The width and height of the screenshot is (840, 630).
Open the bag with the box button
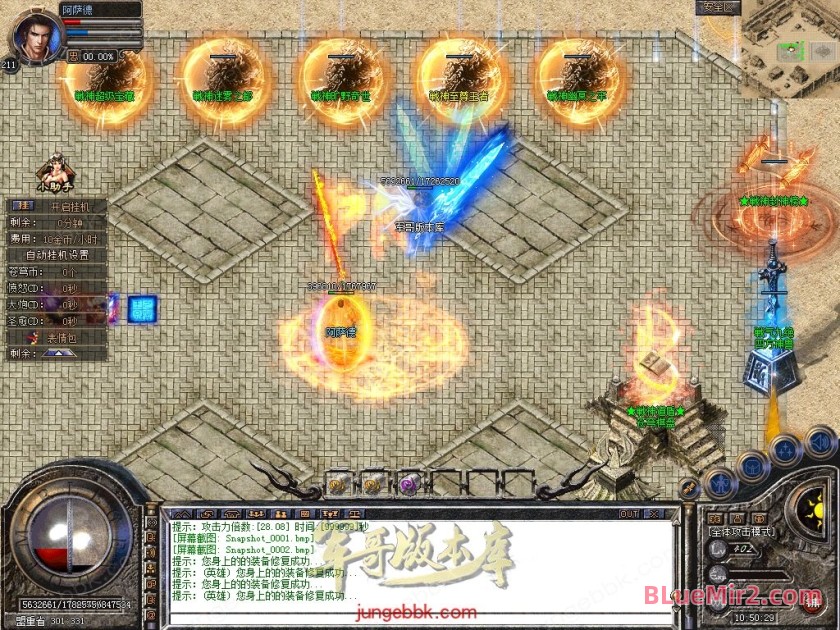coord(751,467)
